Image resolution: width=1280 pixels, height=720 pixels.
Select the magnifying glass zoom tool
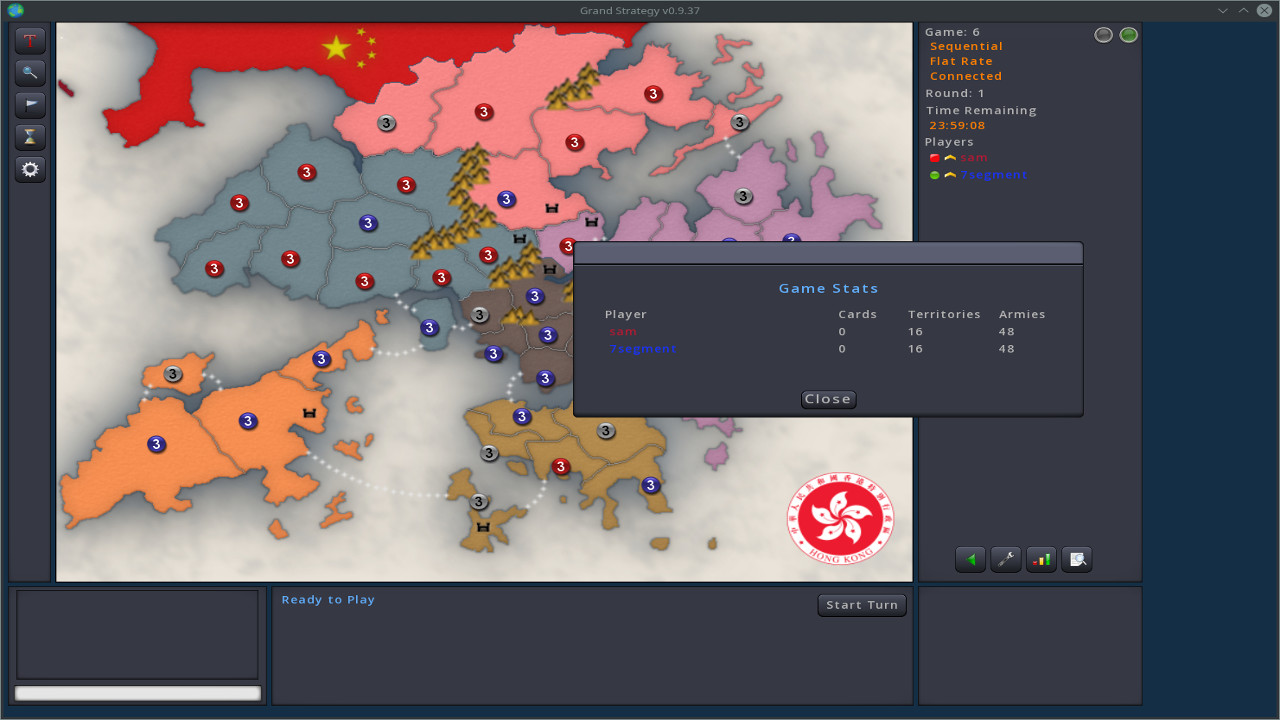(30, 72)
